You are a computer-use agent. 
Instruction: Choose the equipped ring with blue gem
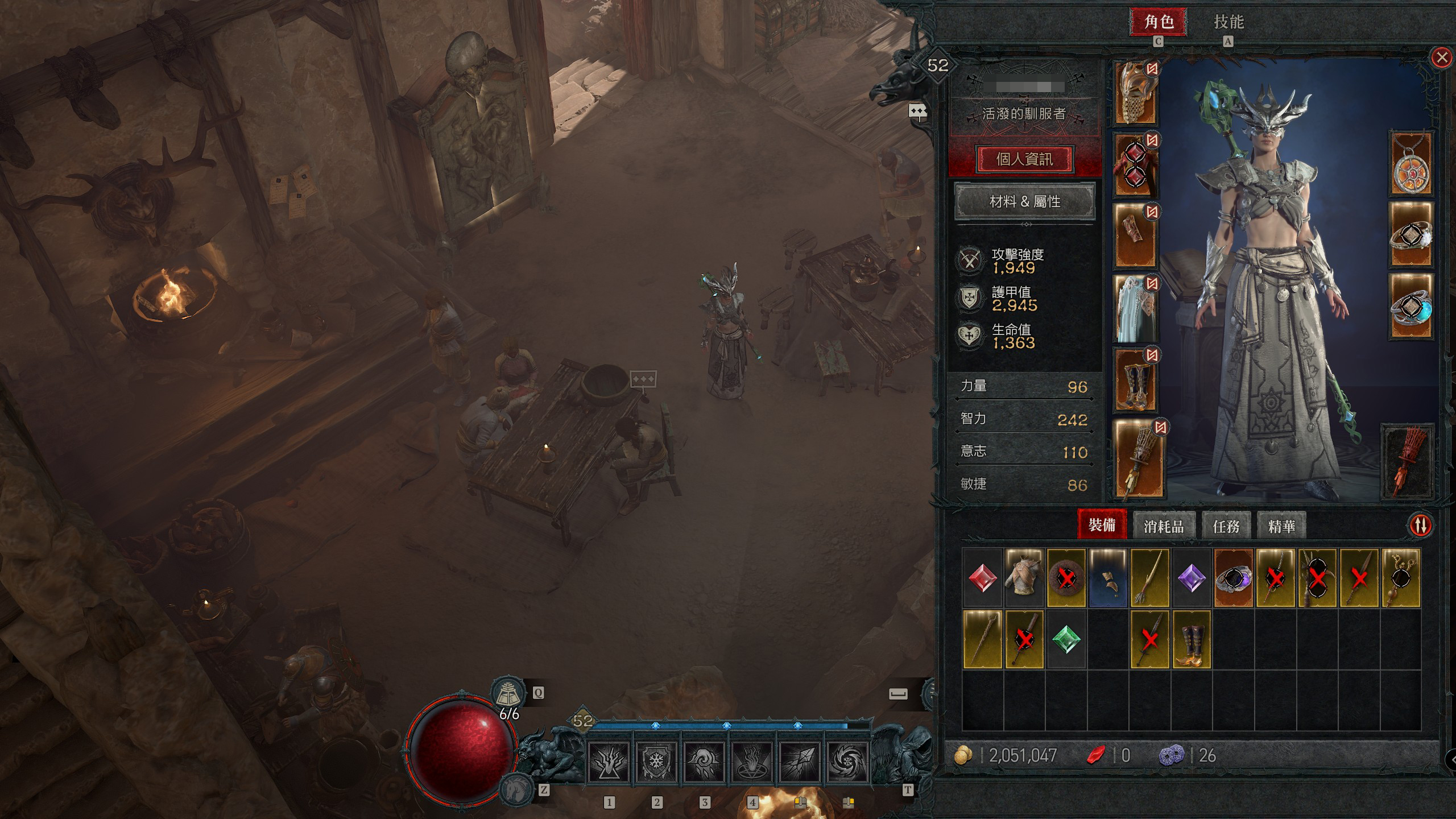click(x=1410, y=307)
